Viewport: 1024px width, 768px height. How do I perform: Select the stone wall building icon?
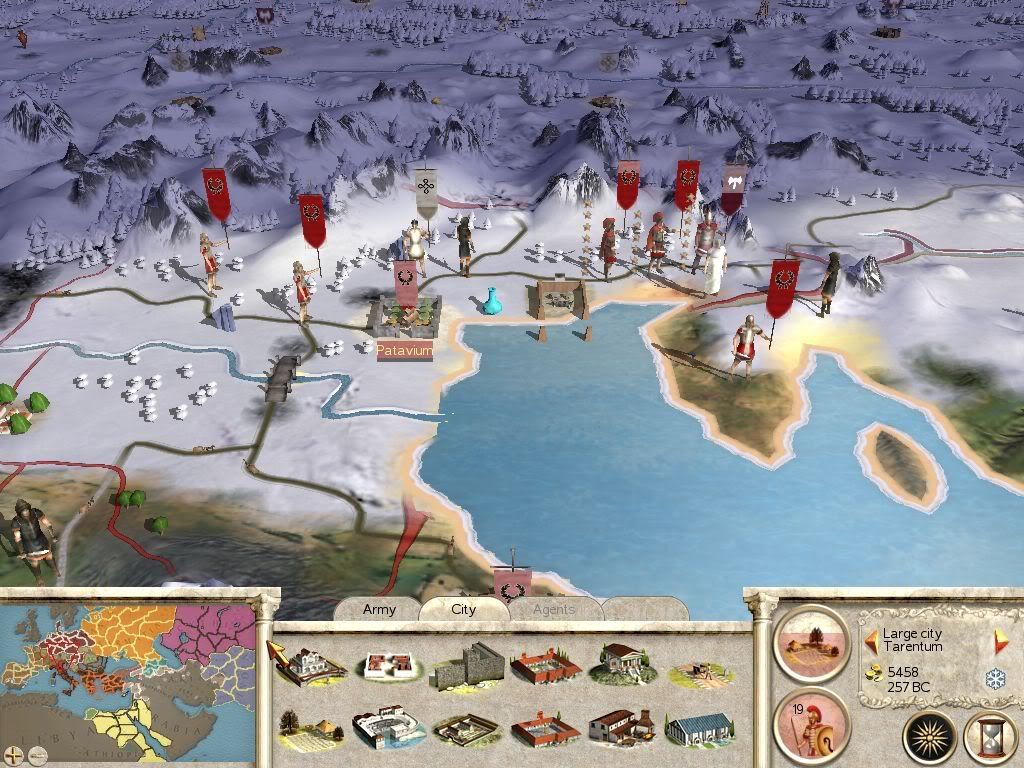click(467, 665)
